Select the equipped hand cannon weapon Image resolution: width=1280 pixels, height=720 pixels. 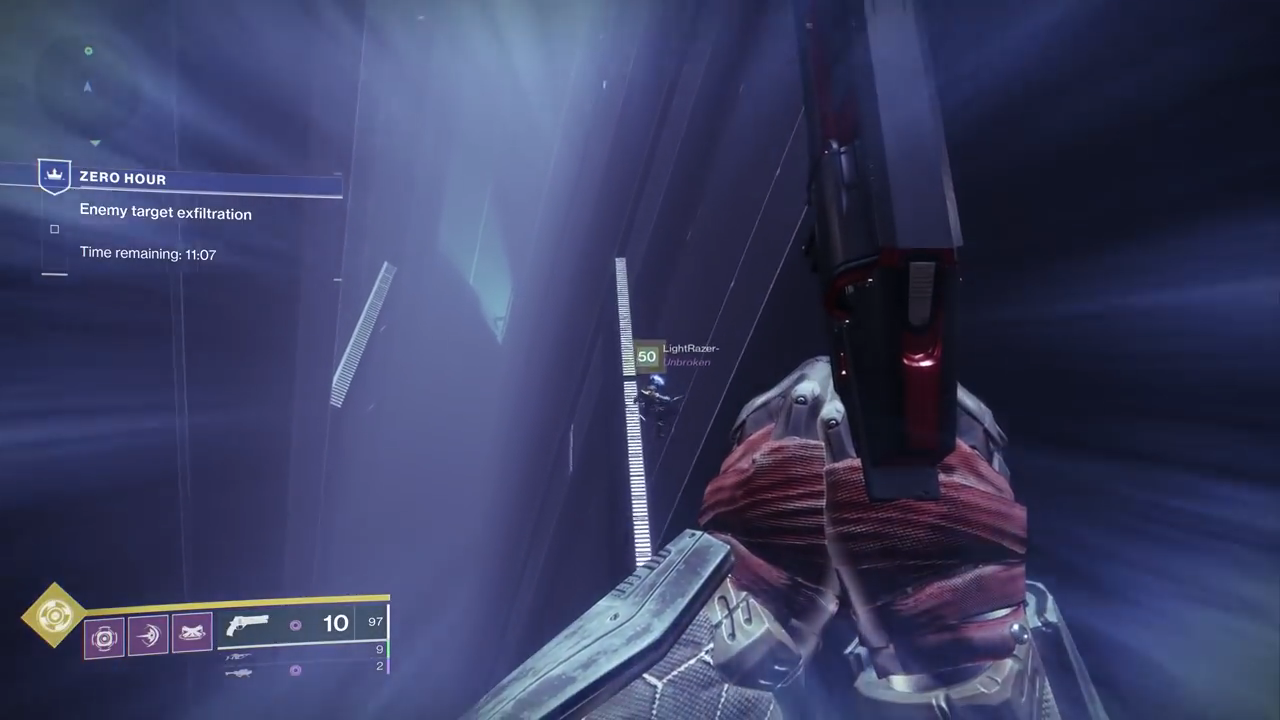coord(248,625)
